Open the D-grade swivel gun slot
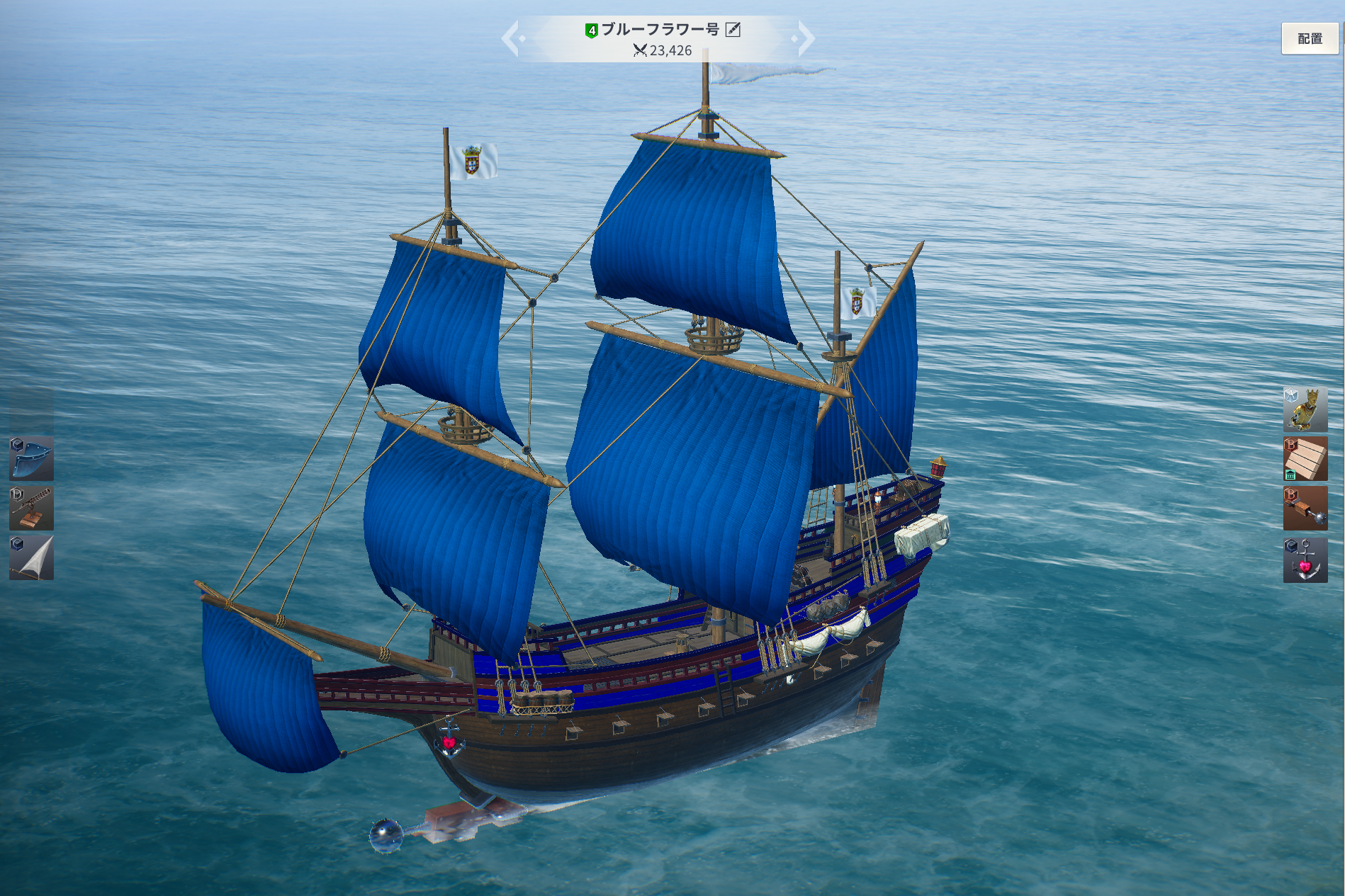 click(31, 508)
